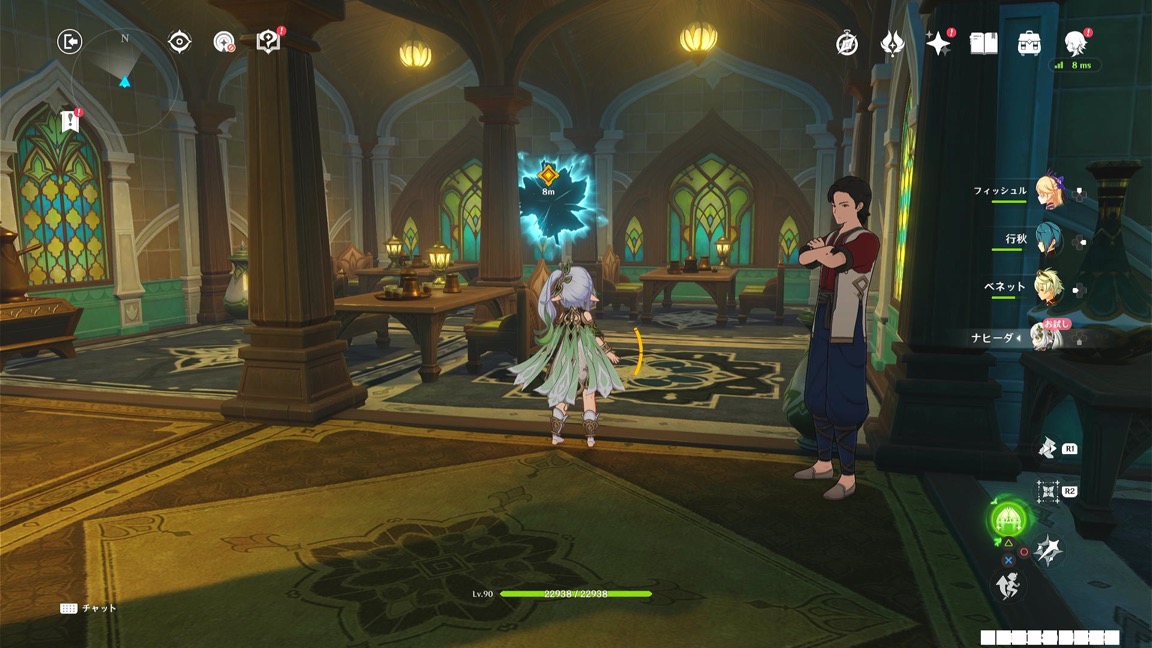Open the four-point star Wish icon
The image size is (1152, 648).
click(x=938, y=43)
